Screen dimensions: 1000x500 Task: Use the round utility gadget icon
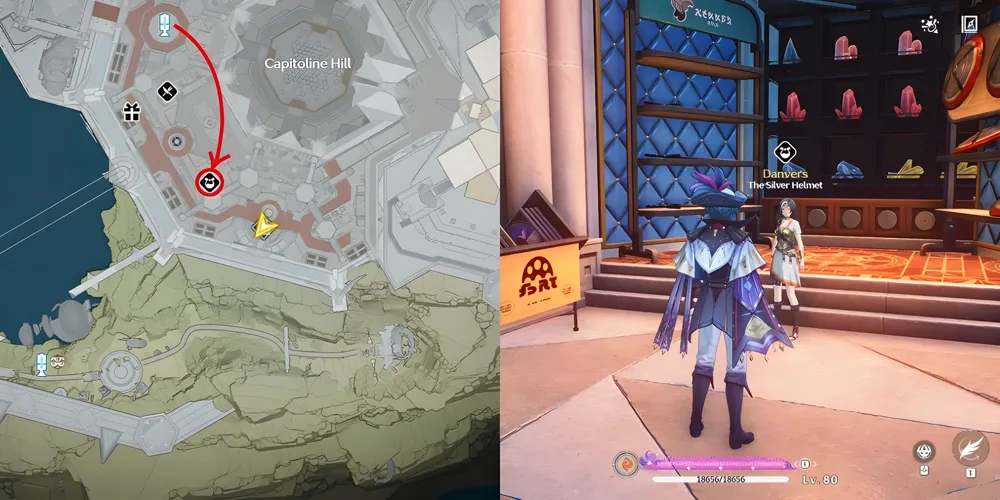point(924,452)
